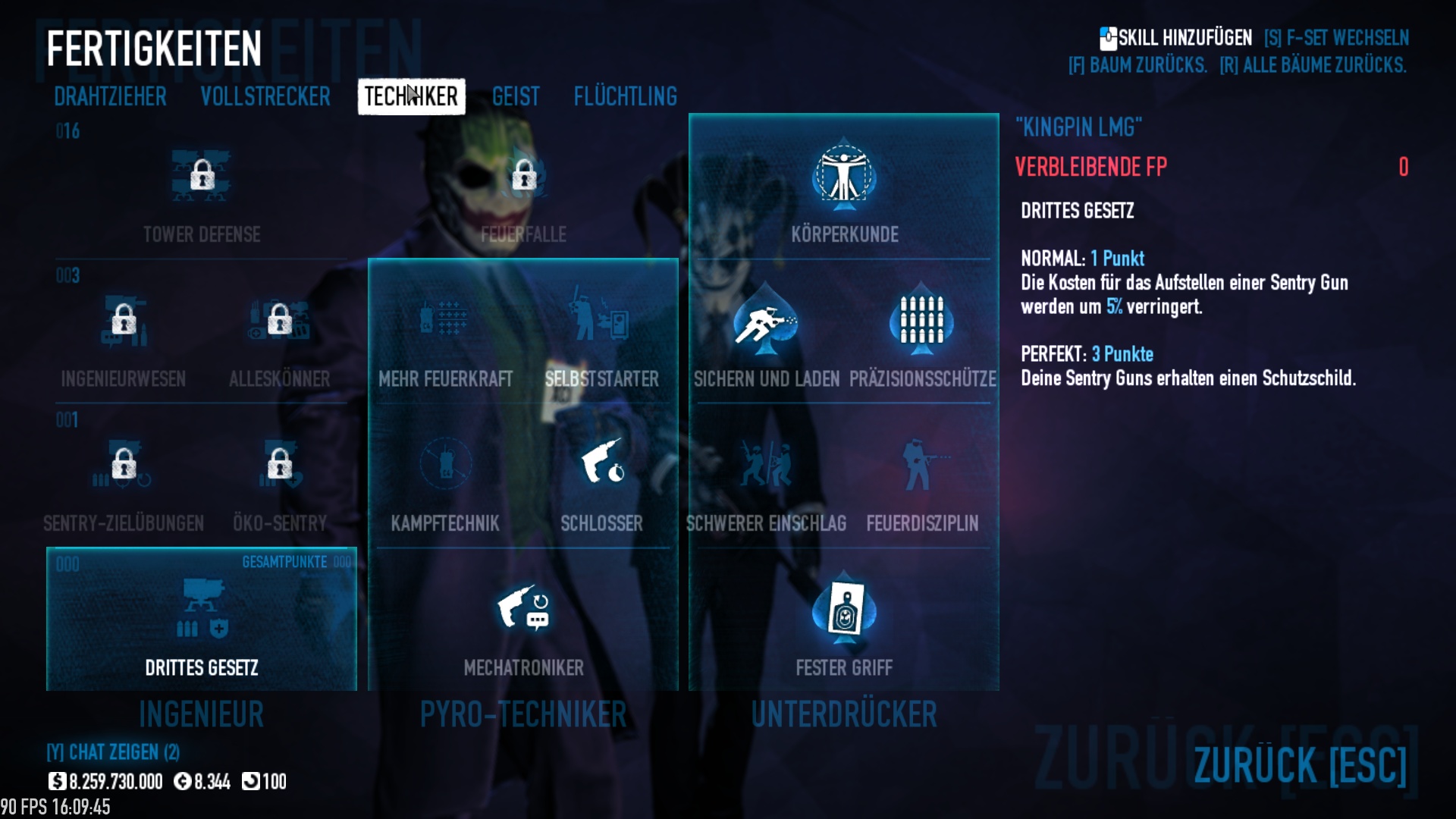
Task: Select the Selbststarter skill
Action: (601, 320)
